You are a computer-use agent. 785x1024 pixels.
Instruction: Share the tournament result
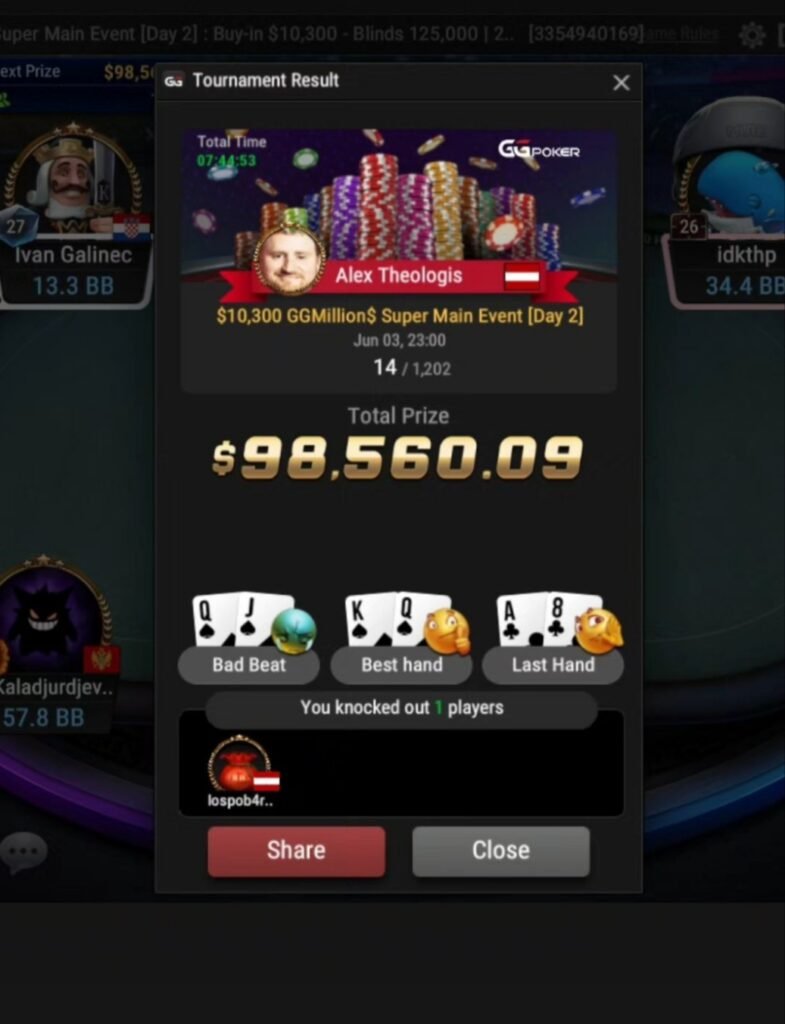(x=296, y=851)
